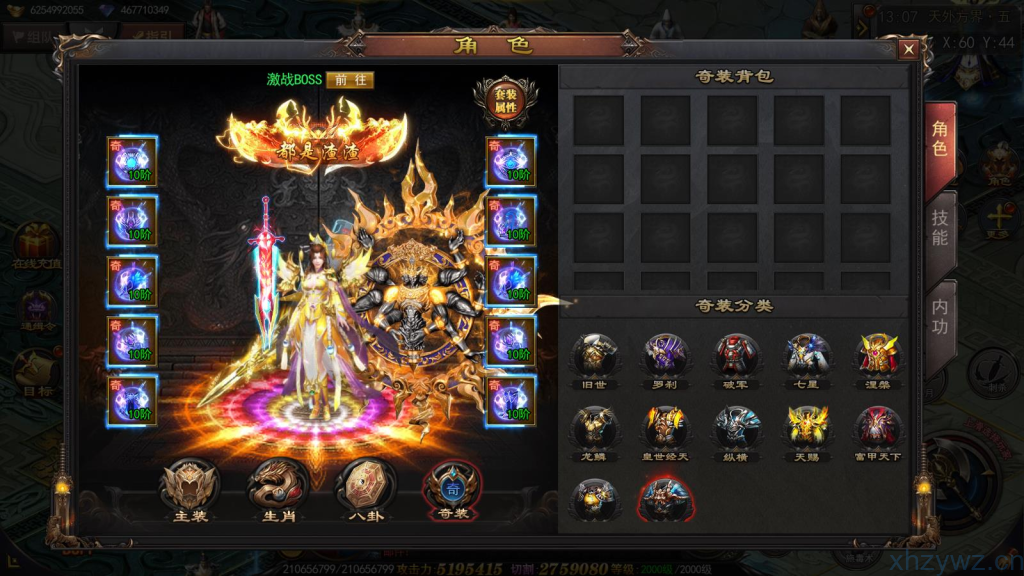Close the 角色 character window
This screenshot has height=576, width=1024.
[908, 49]
